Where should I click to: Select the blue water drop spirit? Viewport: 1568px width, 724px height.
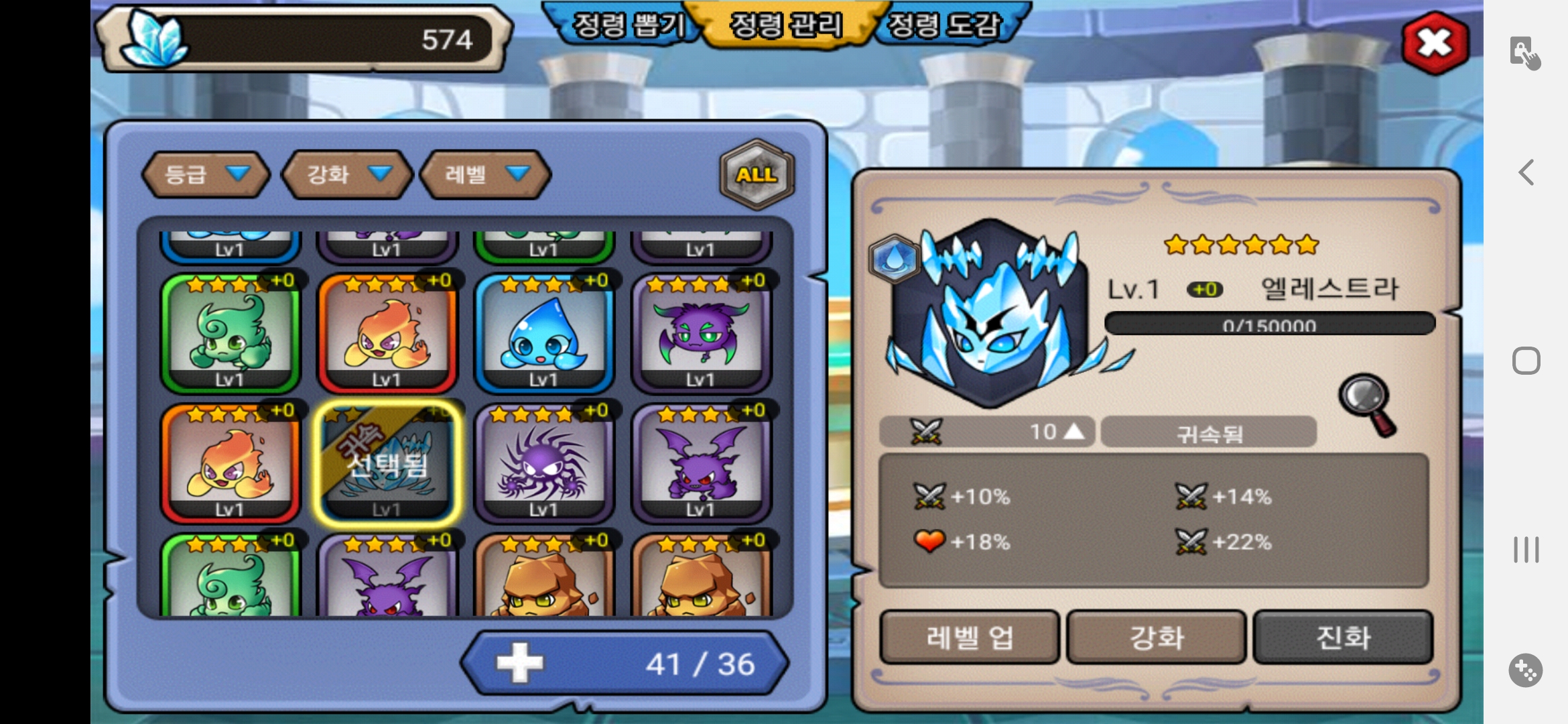[543, 333]
